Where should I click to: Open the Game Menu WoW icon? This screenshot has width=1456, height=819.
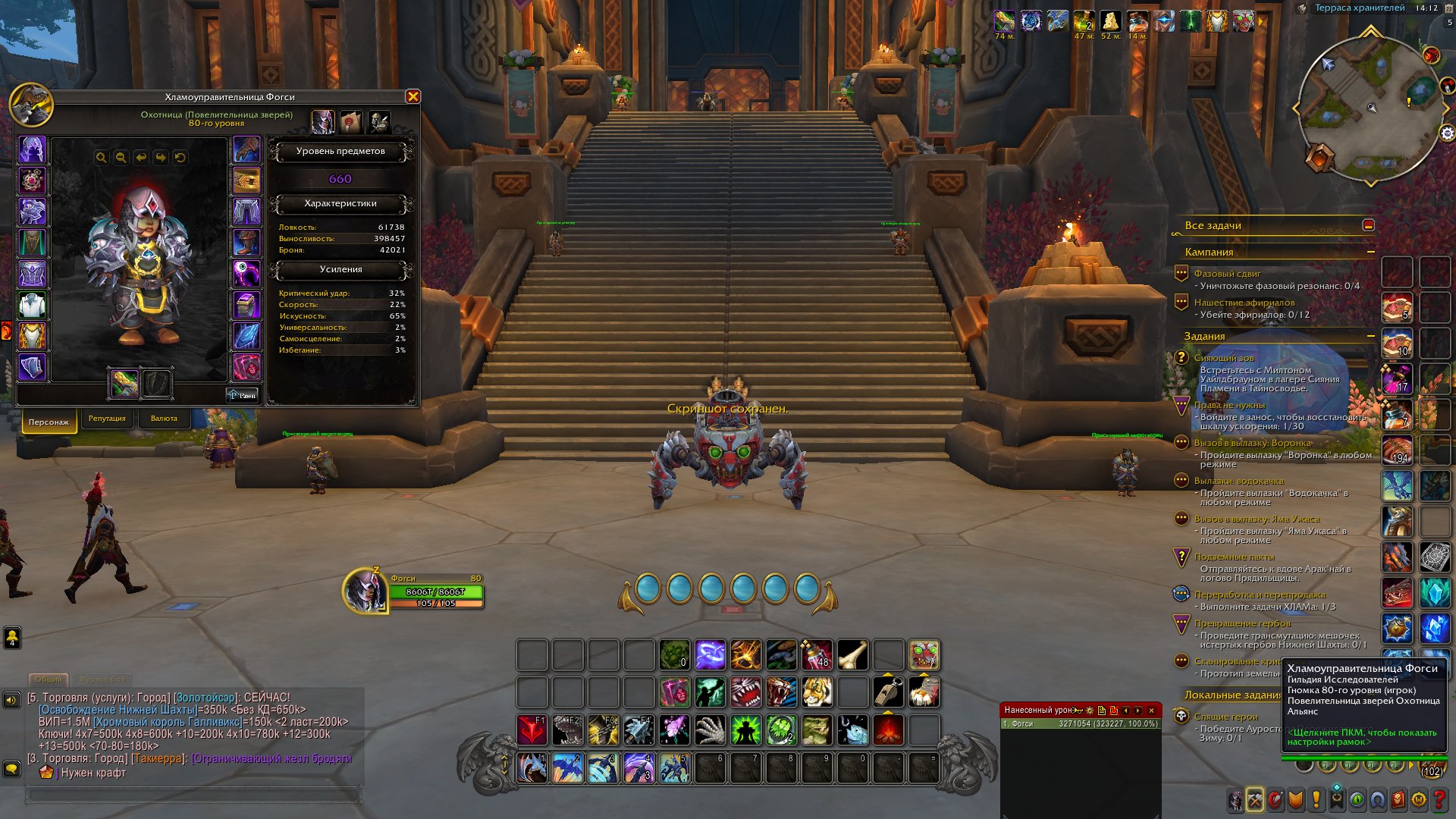coord(1418,801)
